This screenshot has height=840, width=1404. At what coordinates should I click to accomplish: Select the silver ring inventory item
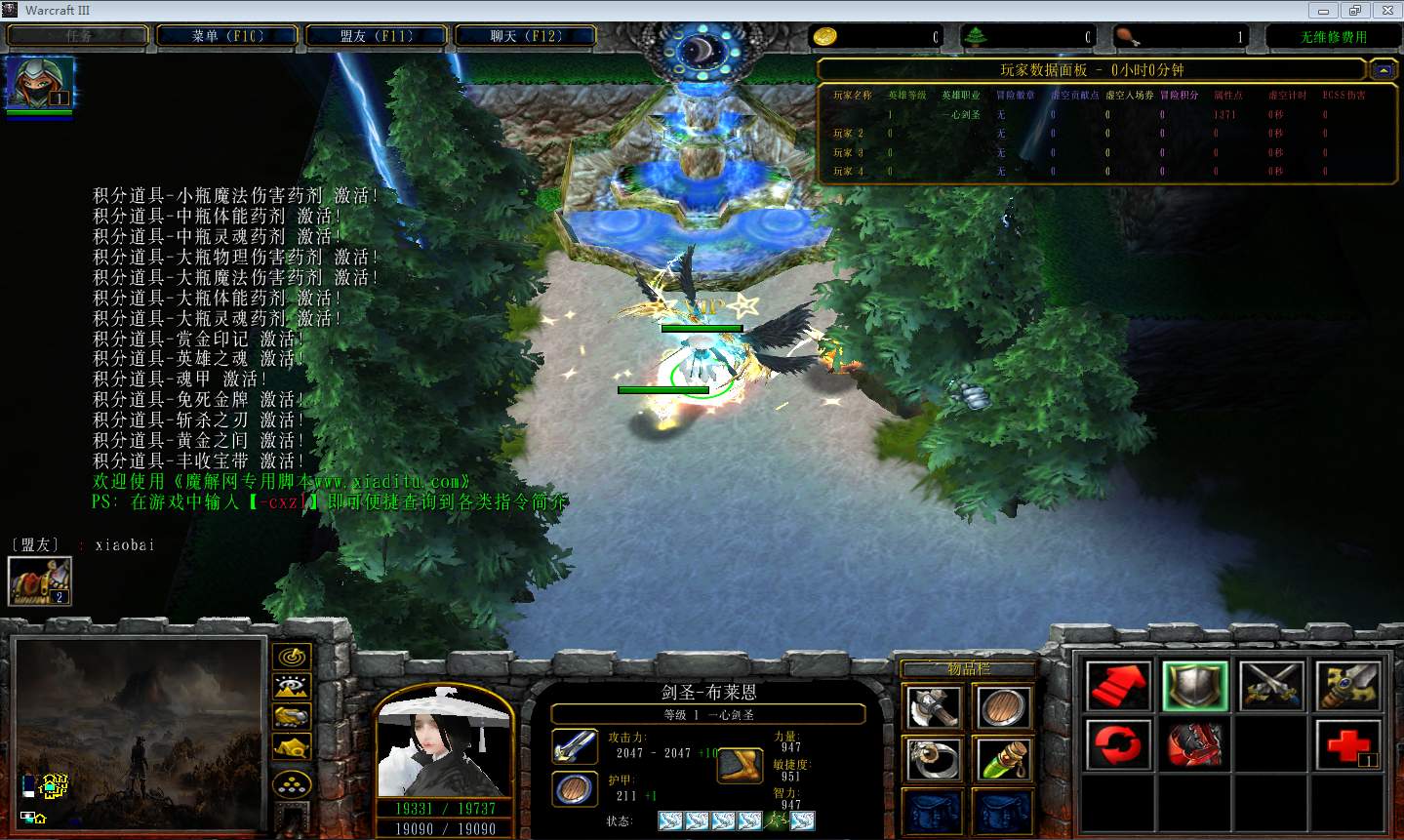[x=932, y=759]
